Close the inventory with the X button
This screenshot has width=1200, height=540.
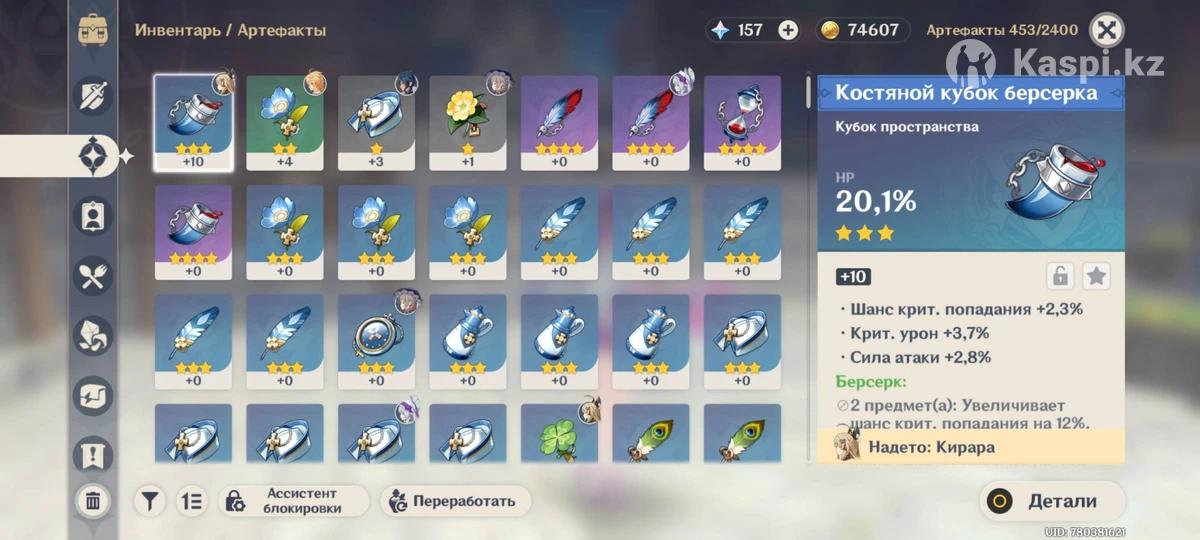point(1106,30)
